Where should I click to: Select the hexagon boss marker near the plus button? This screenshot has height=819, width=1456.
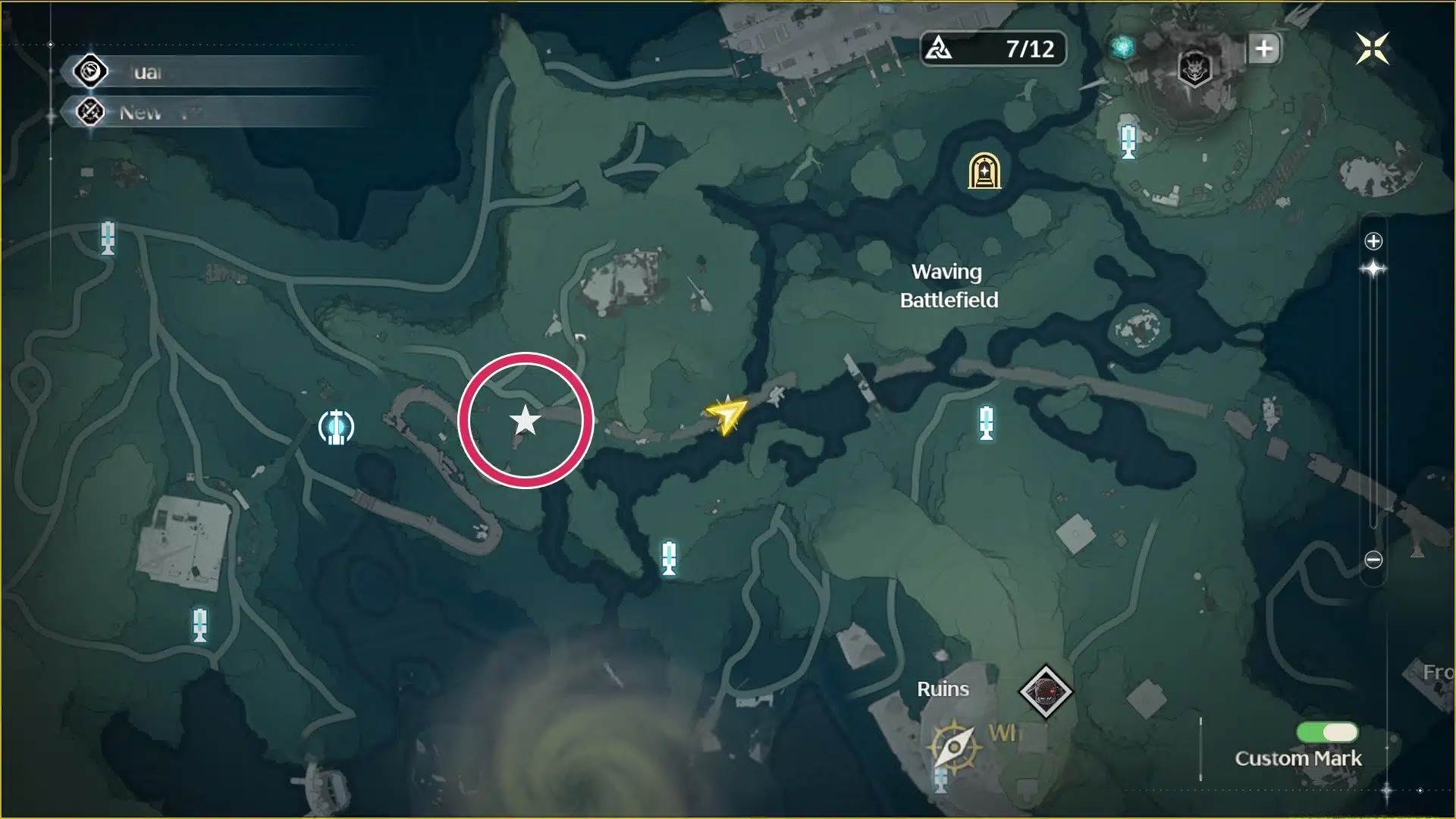[x=1194, y=70]
